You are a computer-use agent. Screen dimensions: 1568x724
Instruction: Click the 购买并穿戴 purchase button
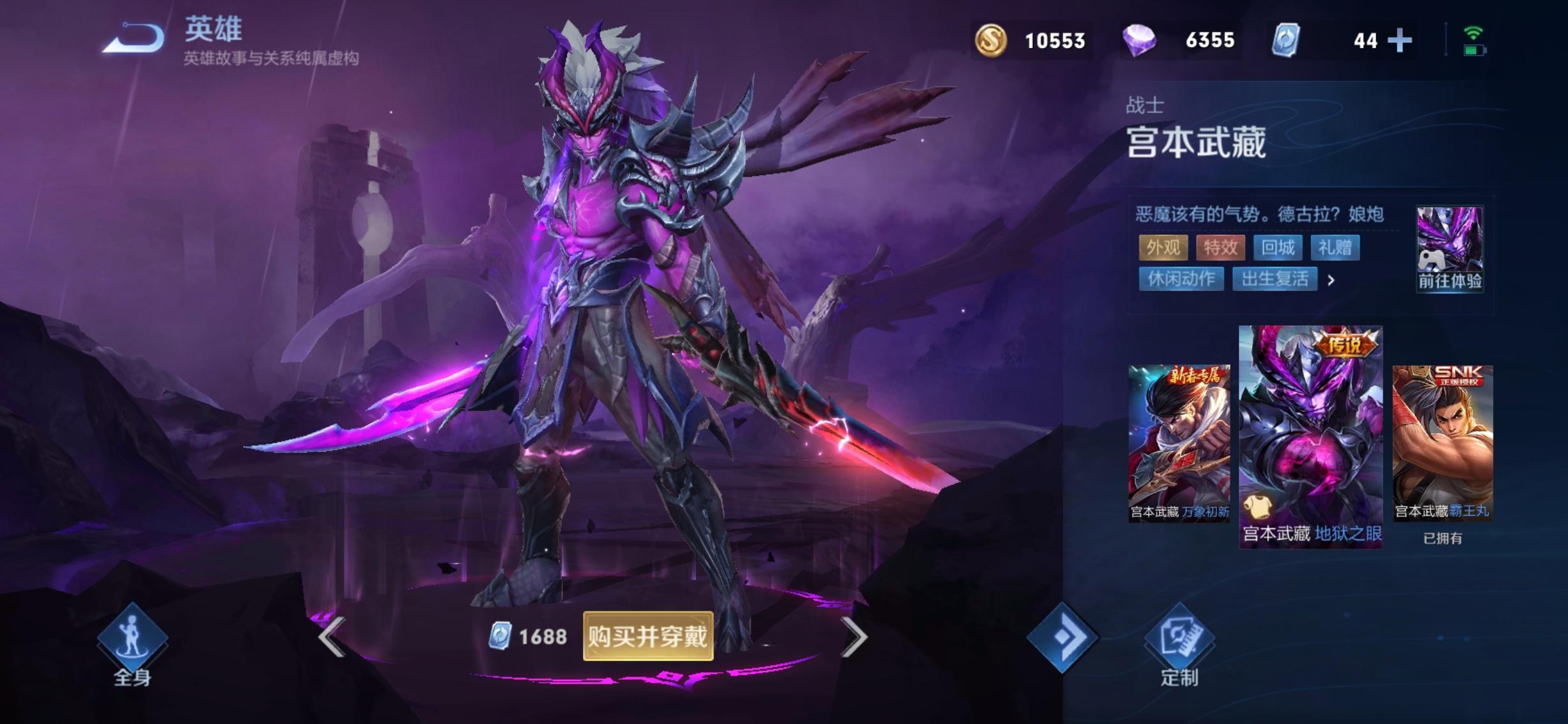click(x=648, y=636)
